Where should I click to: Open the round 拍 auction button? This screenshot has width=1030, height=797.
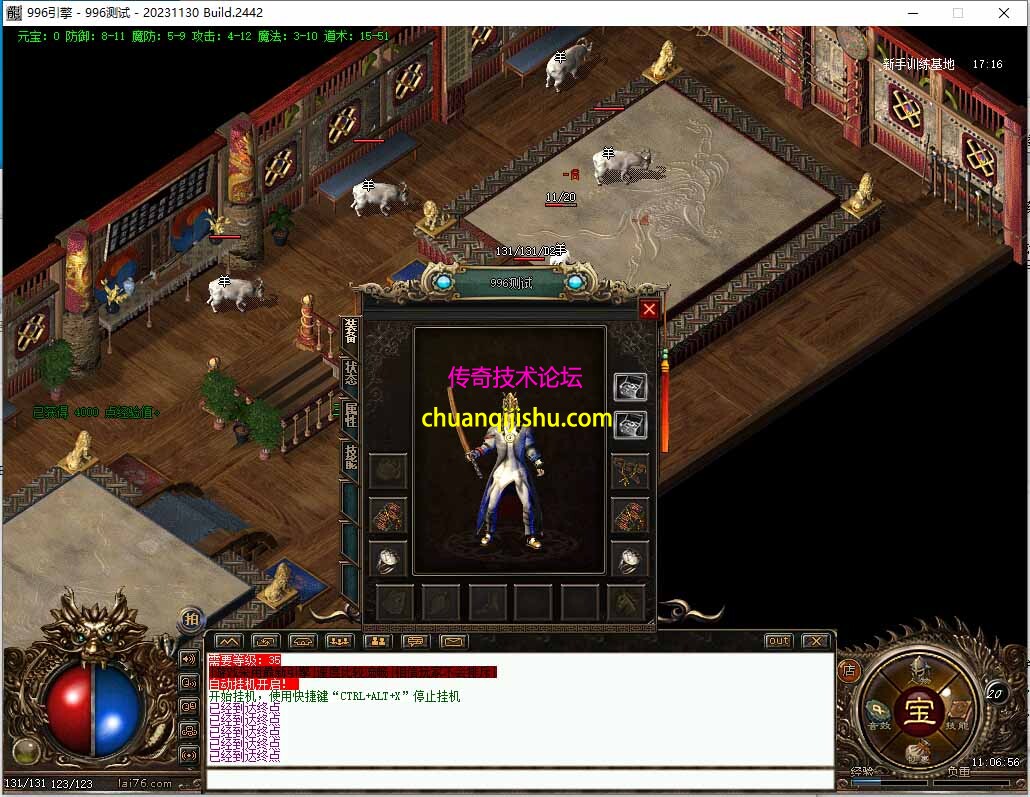191,620
